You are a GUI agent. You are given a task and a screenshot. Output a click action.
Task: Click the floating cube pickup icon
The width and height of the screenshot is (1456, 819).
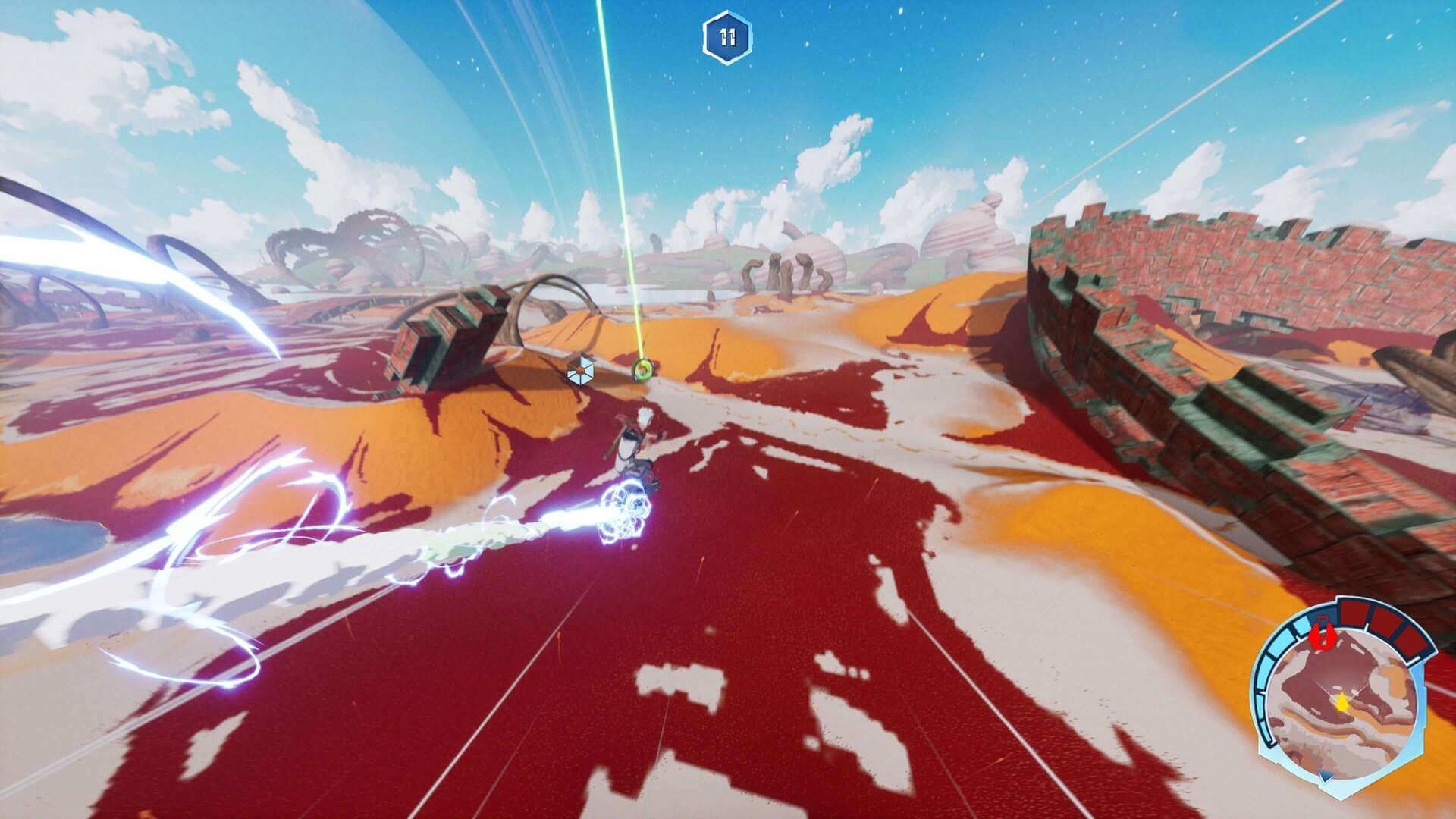coord(580,369)
